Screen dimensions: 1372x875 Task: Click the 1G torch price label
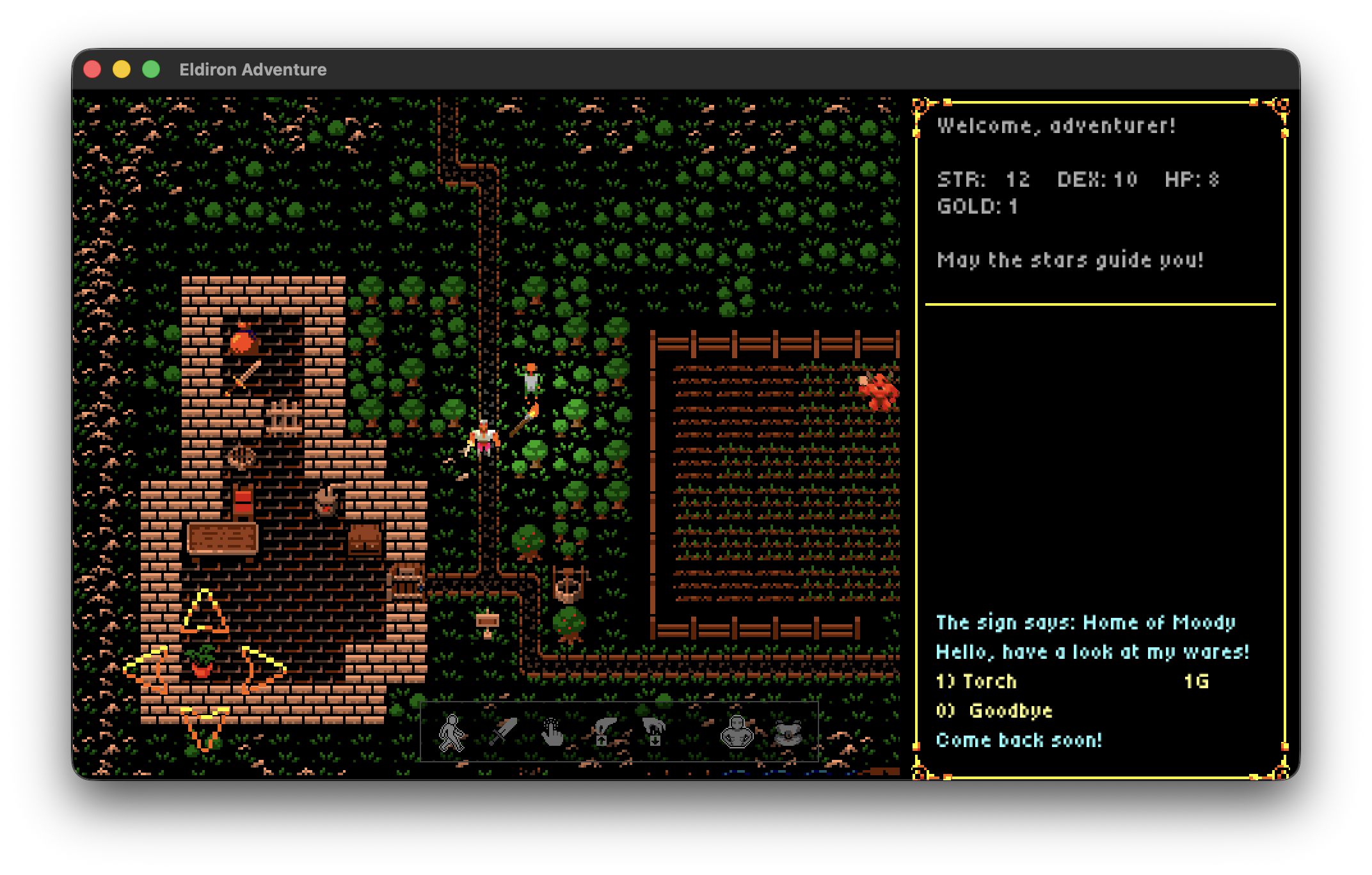tap(1197, 682)
